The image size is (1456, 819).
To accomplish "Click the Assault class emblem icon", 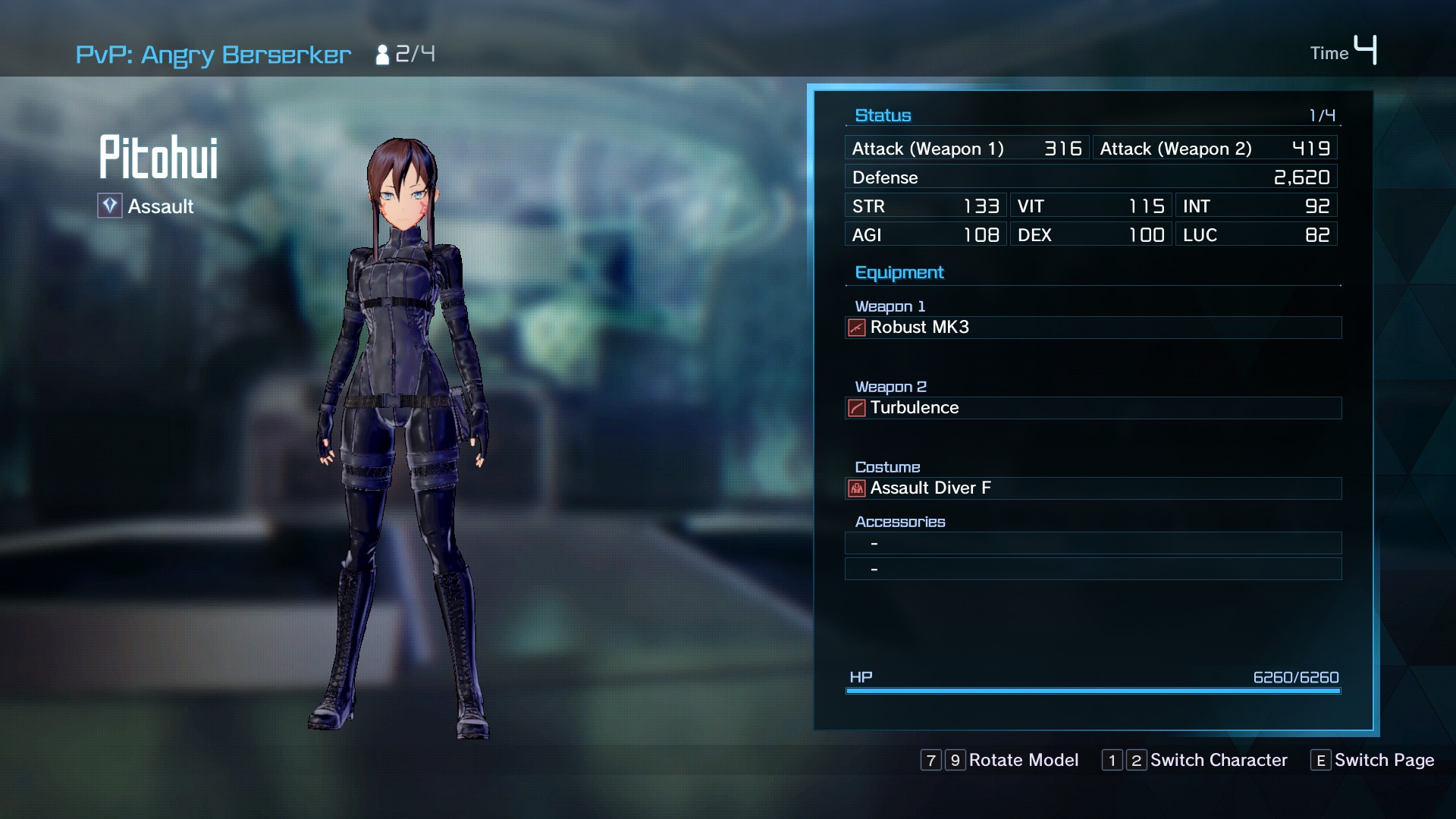I will (x=109, y=206).
